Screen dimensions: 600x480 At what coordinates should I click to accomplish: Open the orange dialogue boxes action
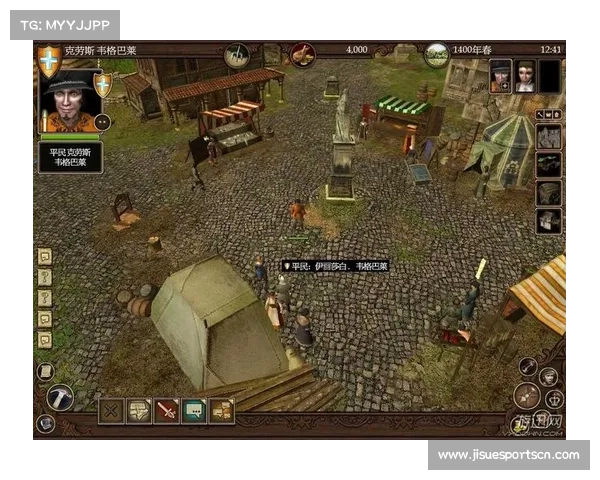click(222, 410)
